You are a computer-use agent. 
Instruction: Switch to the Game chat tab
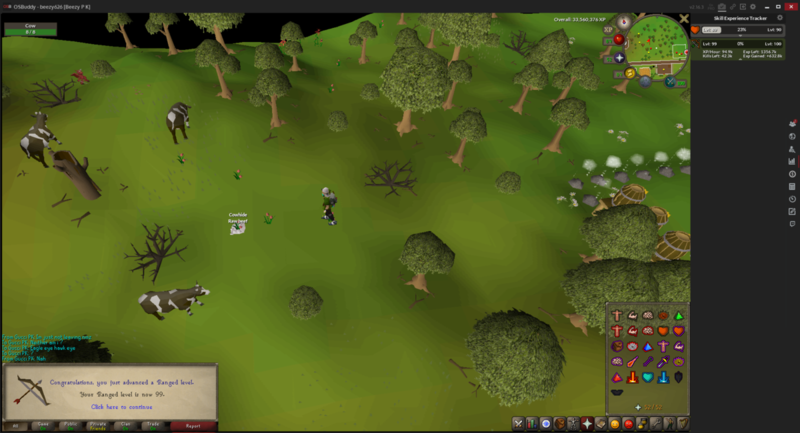click(x=43, y=425)
